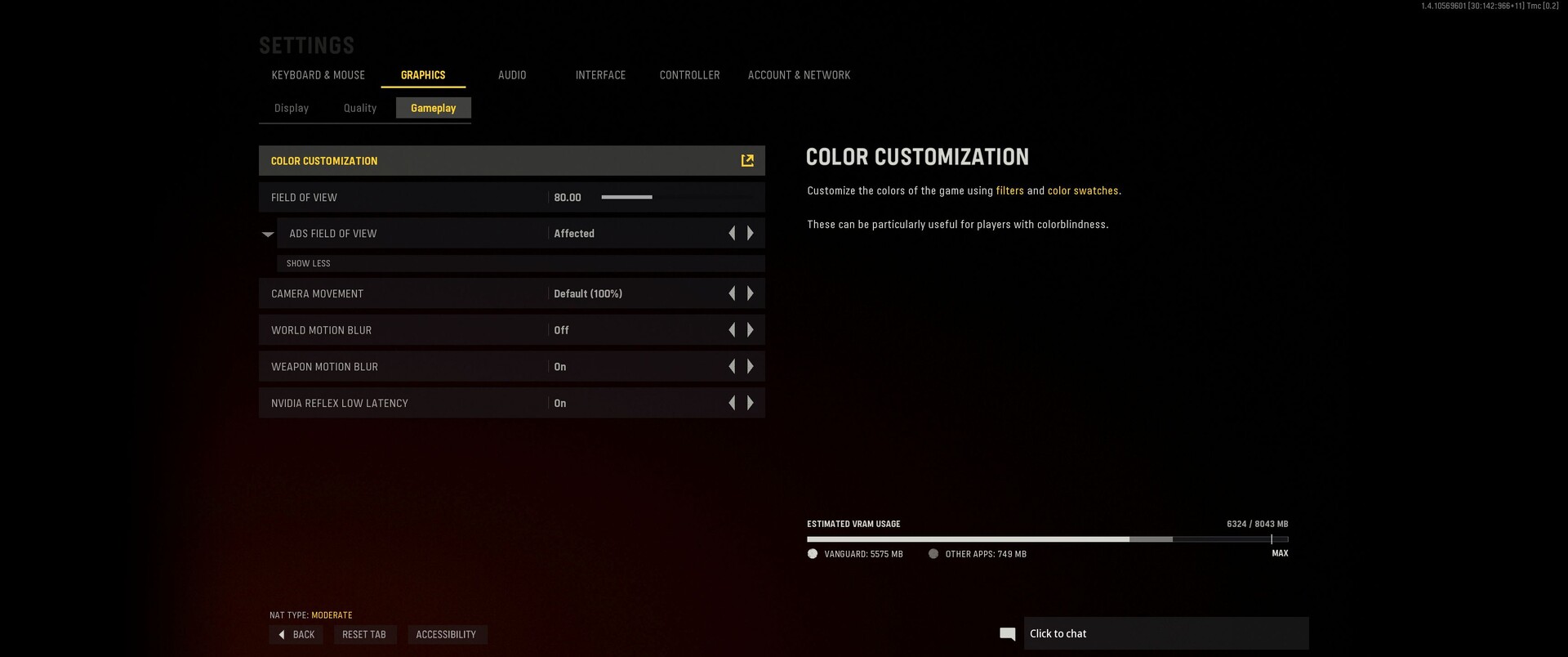Click left arrow for Weapon Motion Blur
1568x657 pixels.
click(732, 367)
